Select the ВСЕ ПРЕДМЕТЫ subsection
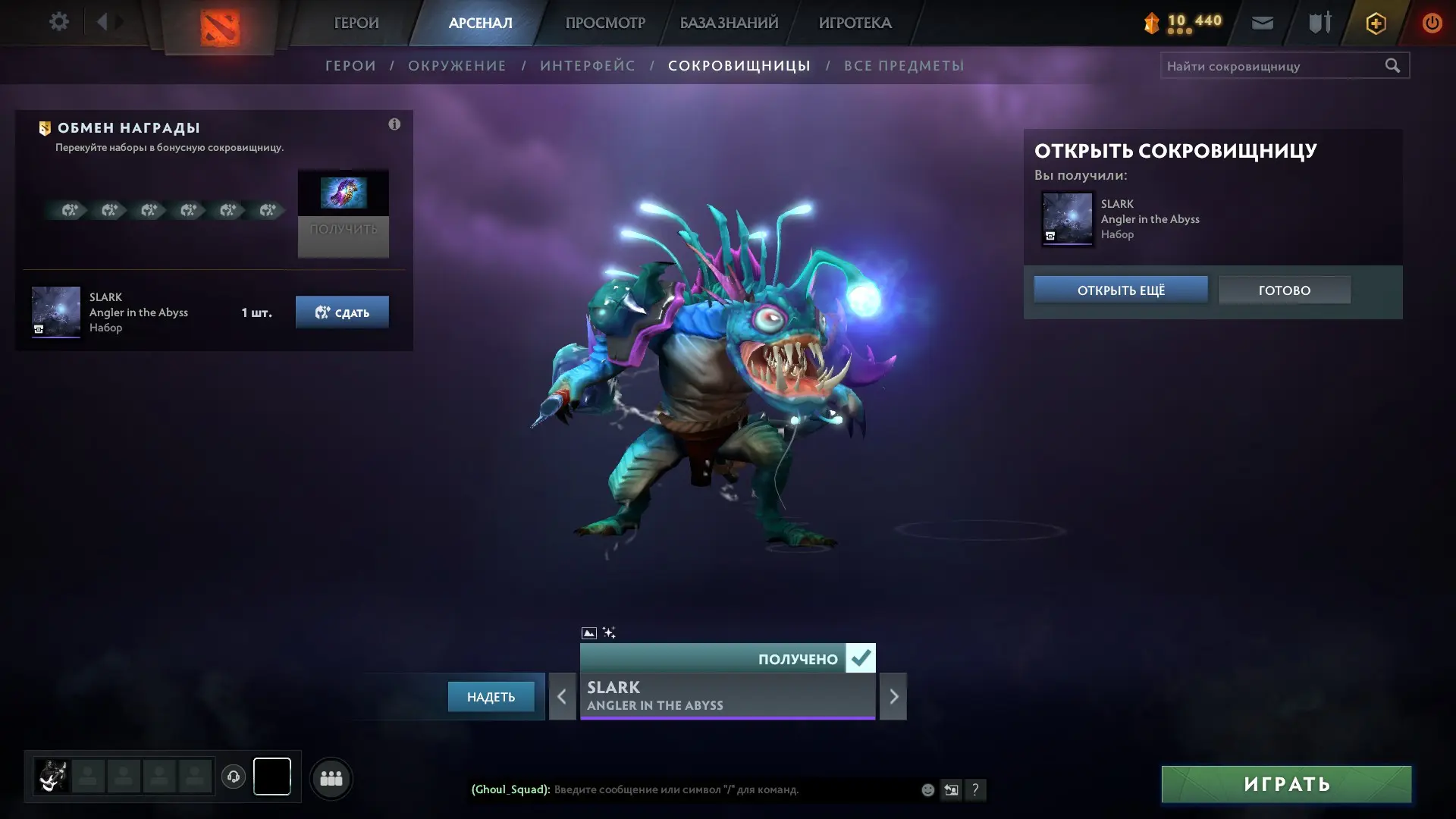The image size is (1456, 819). [x=904, y=66]
